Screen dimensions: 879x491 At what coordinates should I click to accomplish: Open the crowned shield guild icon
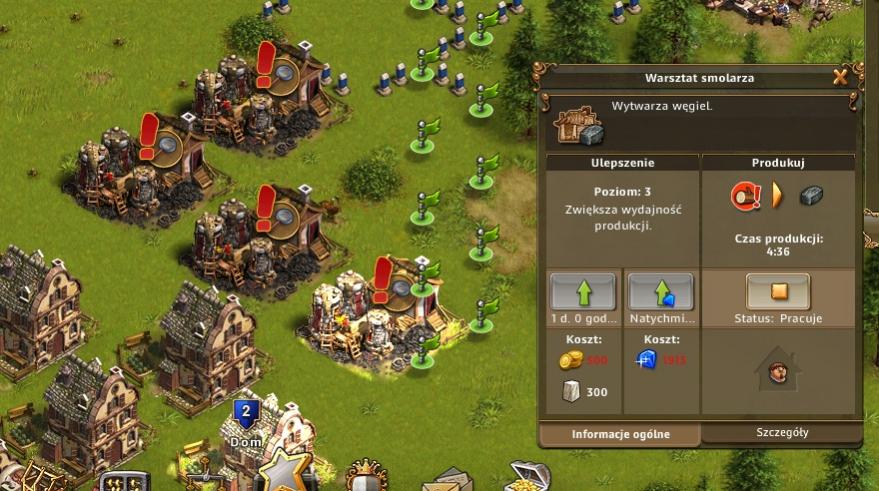(365, 478)
